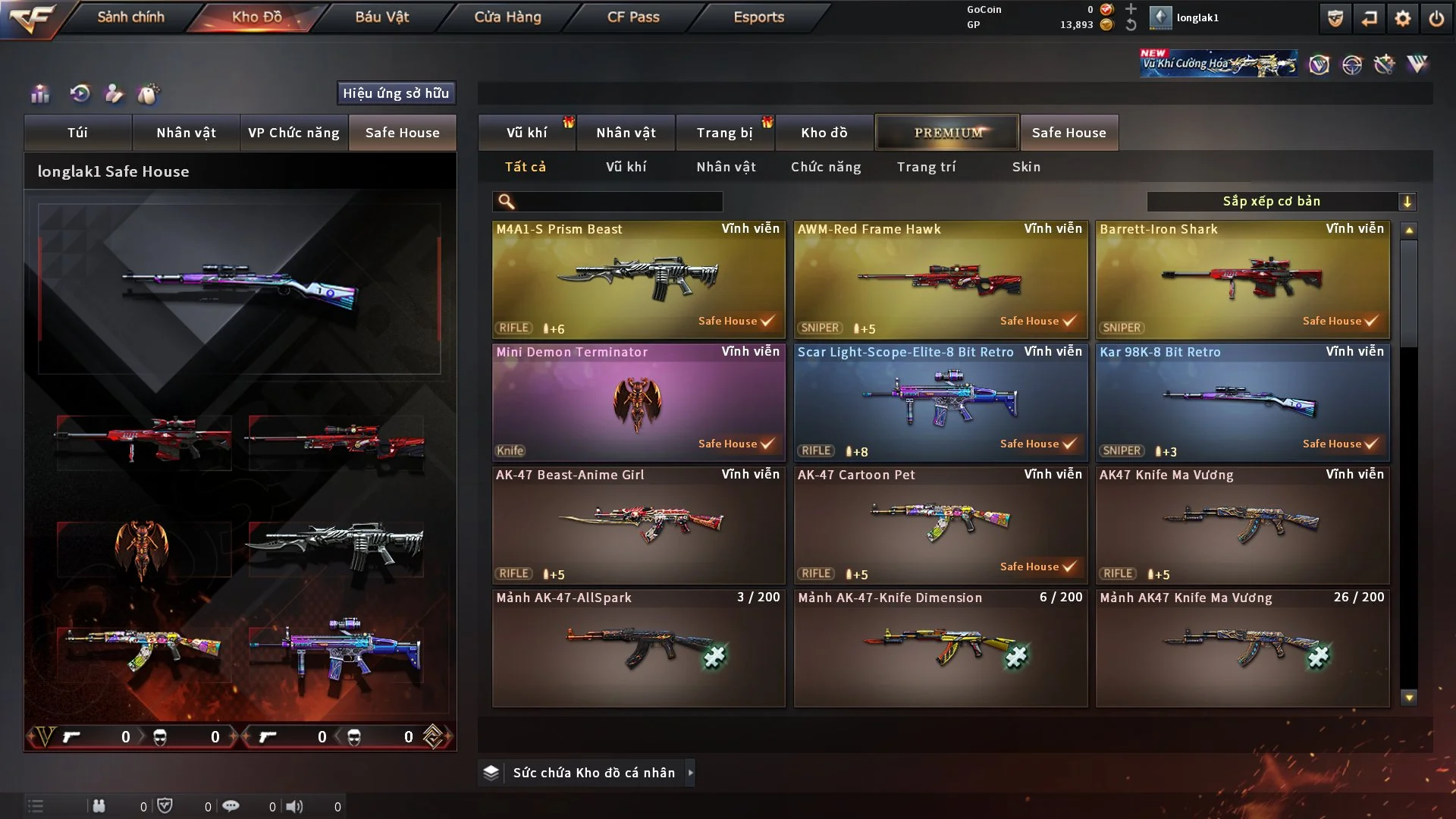
Task: Open the Vũ khí inventory tab
Action: click(x=526, y=133)
